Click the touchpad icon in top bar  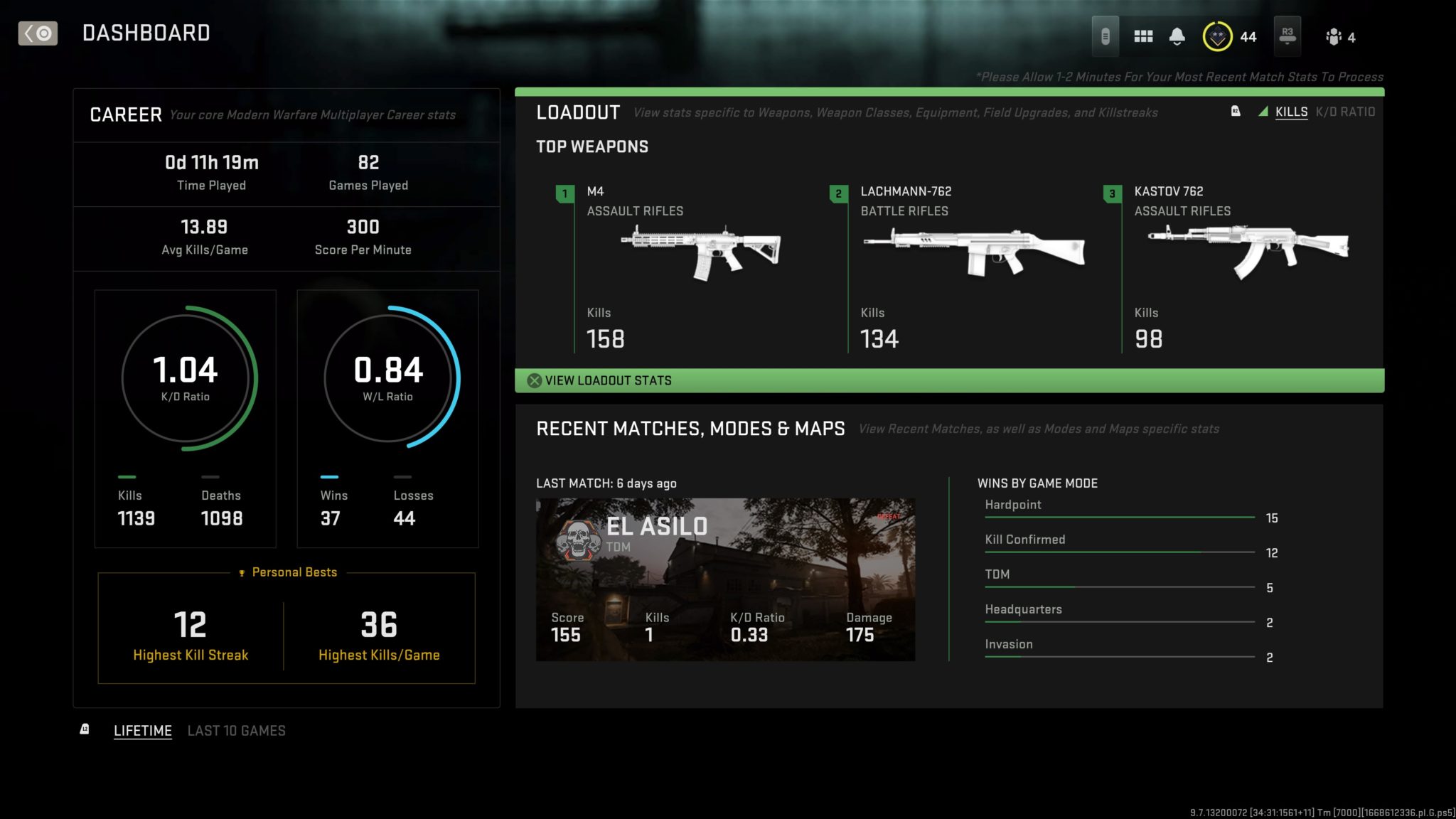tap(1107, 35)
